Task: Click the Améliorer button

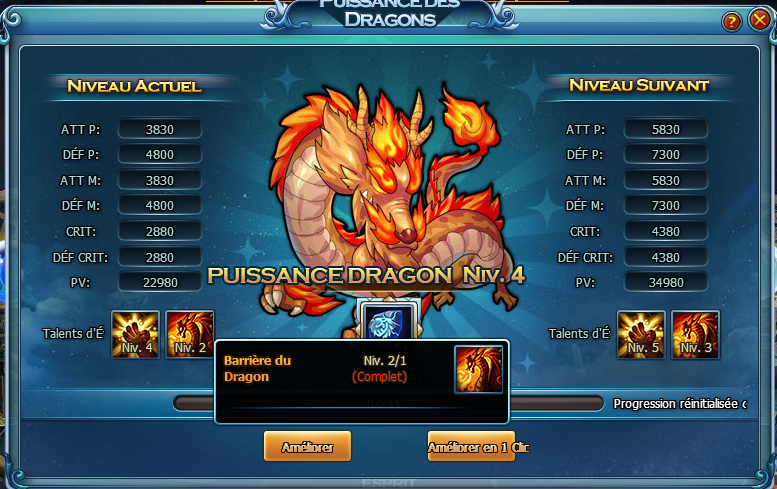Action: 307,446
